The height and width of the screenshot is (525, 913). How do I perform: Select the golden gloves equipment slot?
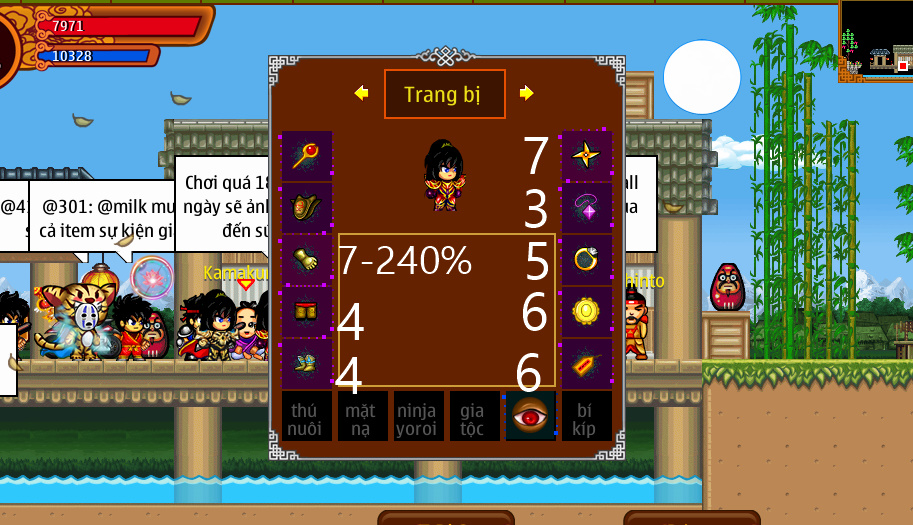(x=307, y=259)
